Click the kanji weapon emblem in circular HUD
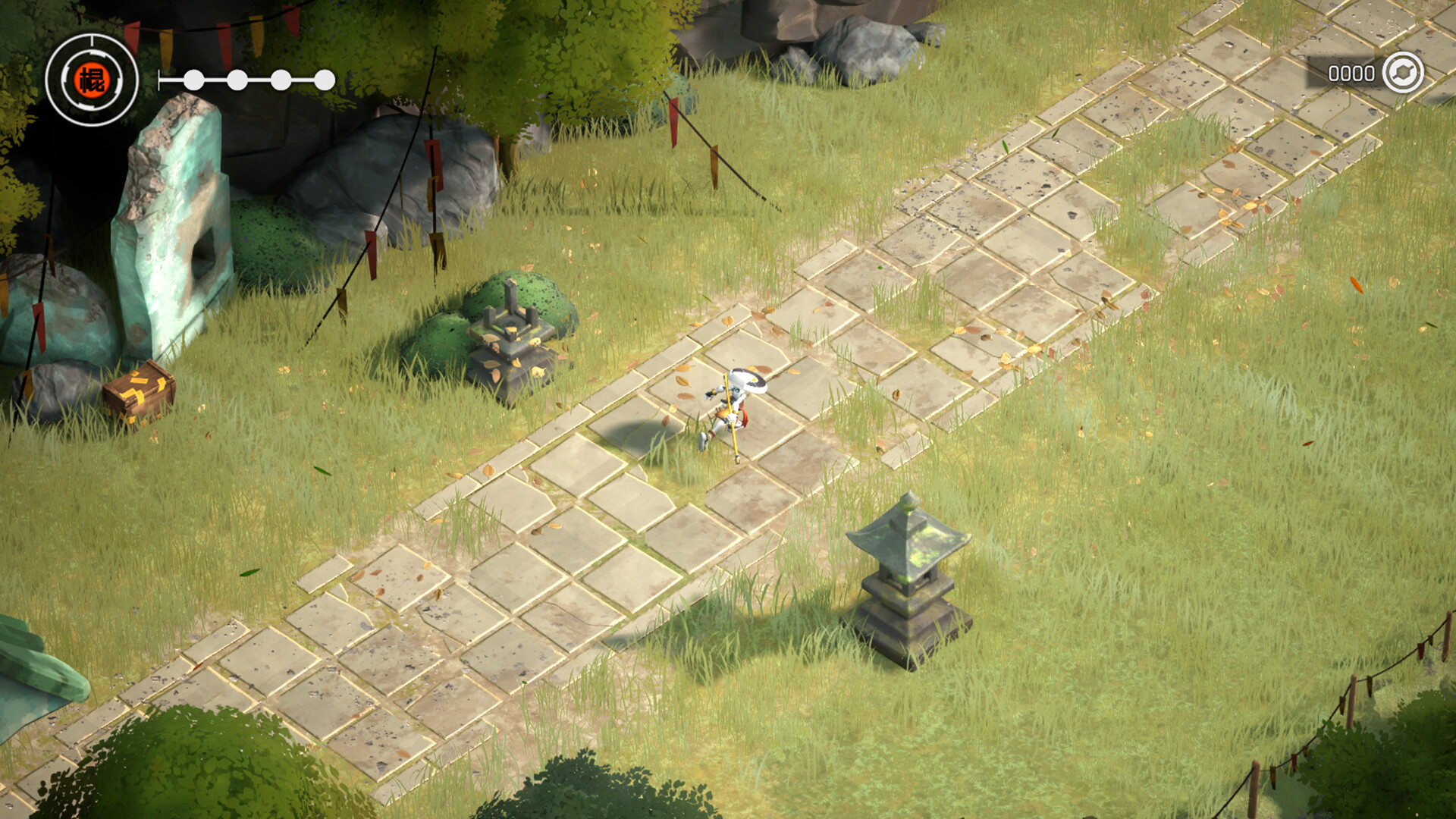This screenshot has width=1456, height=819. [x=93, y=78]
